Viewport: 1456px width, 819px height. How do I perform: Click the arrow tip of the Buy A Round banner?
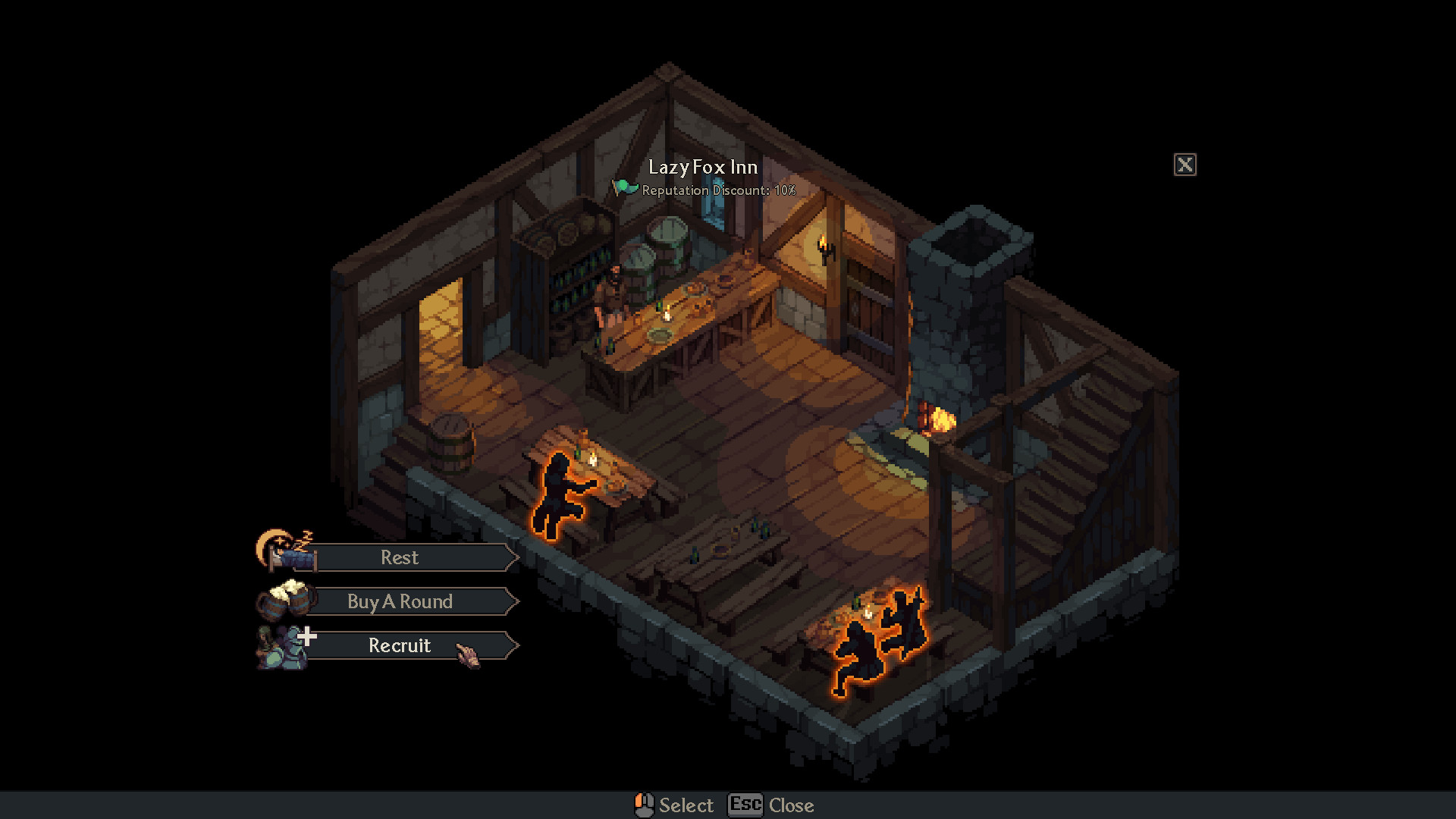(515, 601)
